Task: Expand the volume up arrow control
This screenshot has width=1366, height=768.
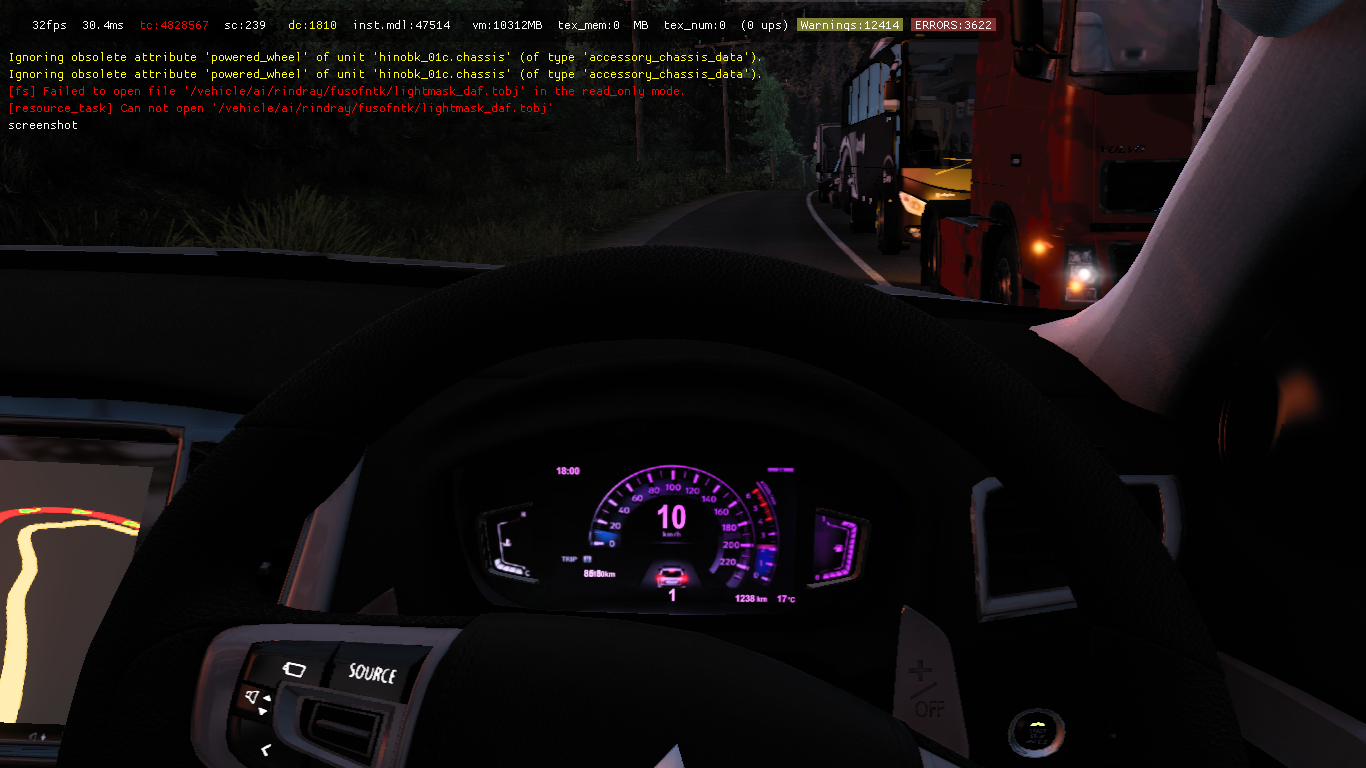Action: coord(267,698)
